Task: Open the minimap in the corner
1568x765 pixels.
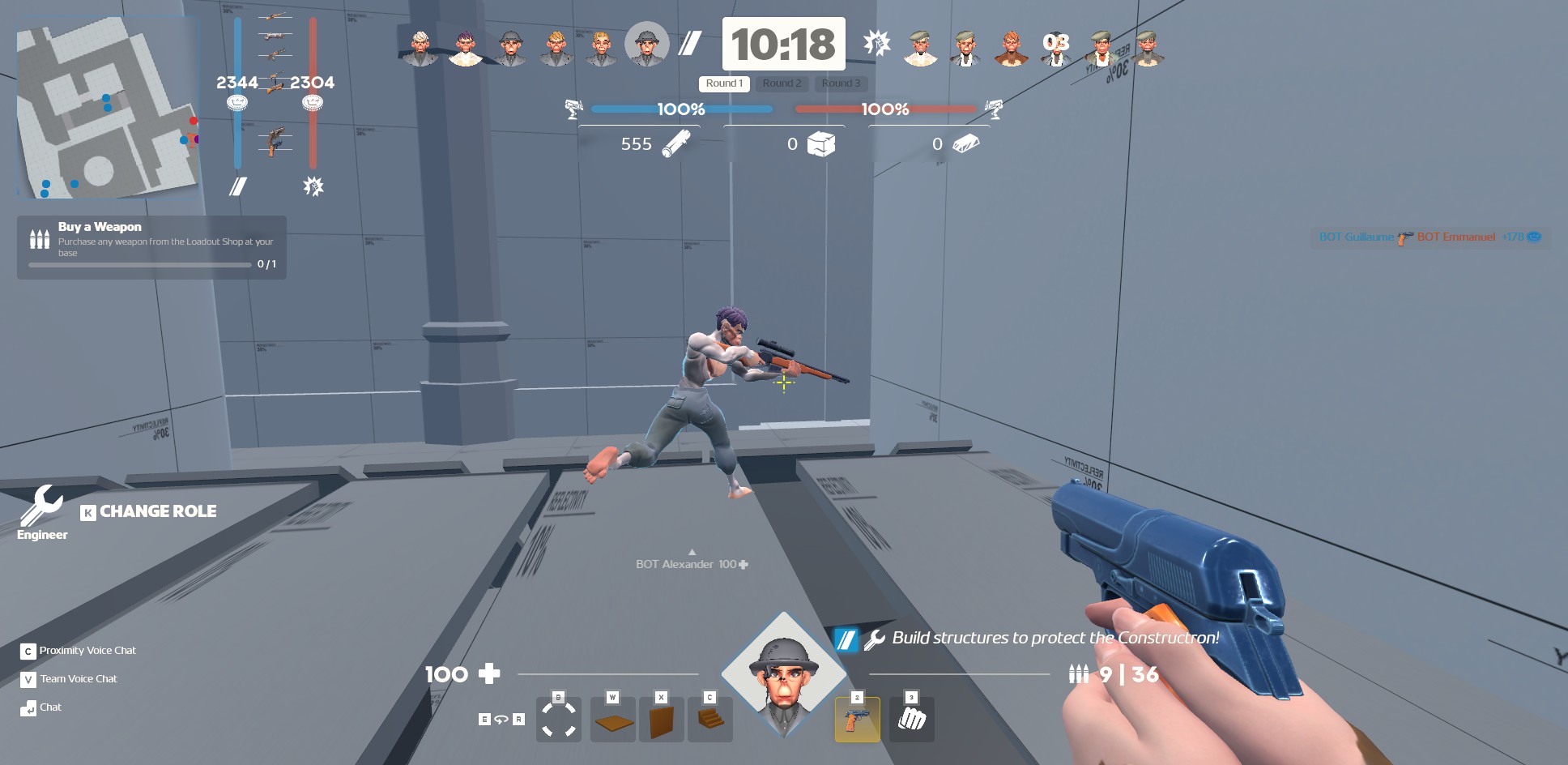Action: (108, 108)
